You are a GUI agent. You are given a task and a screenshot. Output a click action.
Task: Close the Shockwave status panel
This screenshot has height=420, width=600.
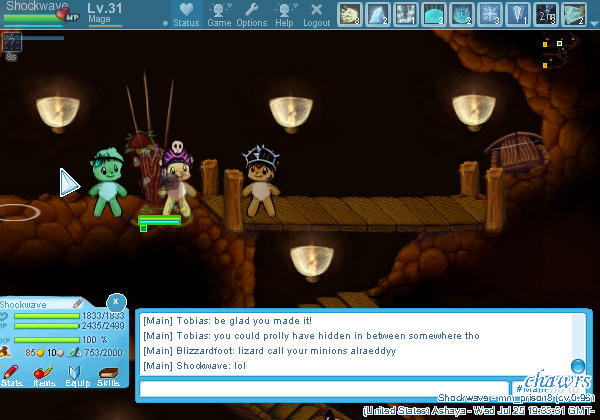(116, 300)
